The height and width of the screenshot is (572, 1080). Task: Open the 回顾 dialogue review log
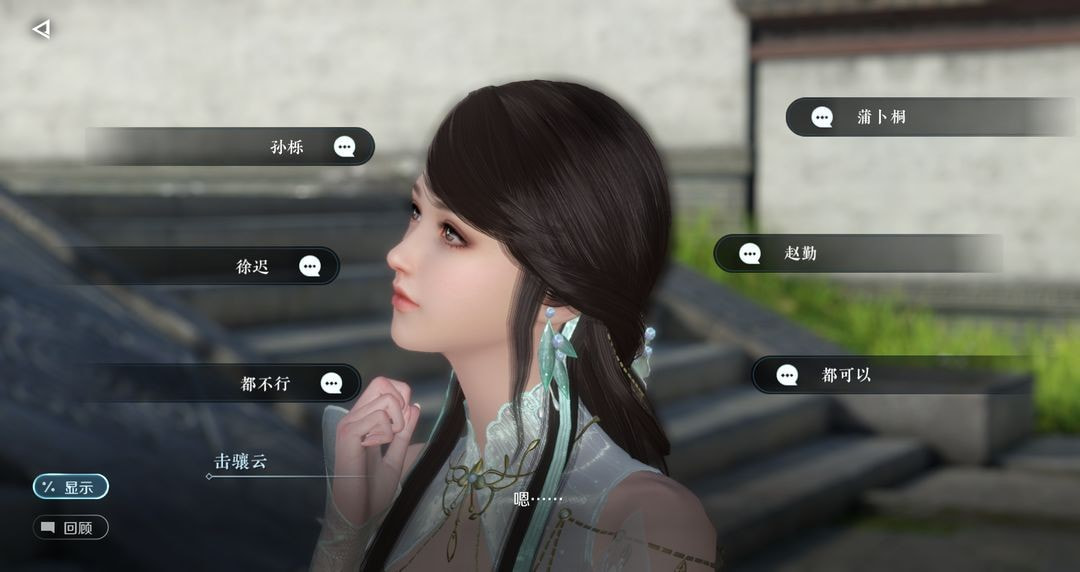[x=70, y=527]
